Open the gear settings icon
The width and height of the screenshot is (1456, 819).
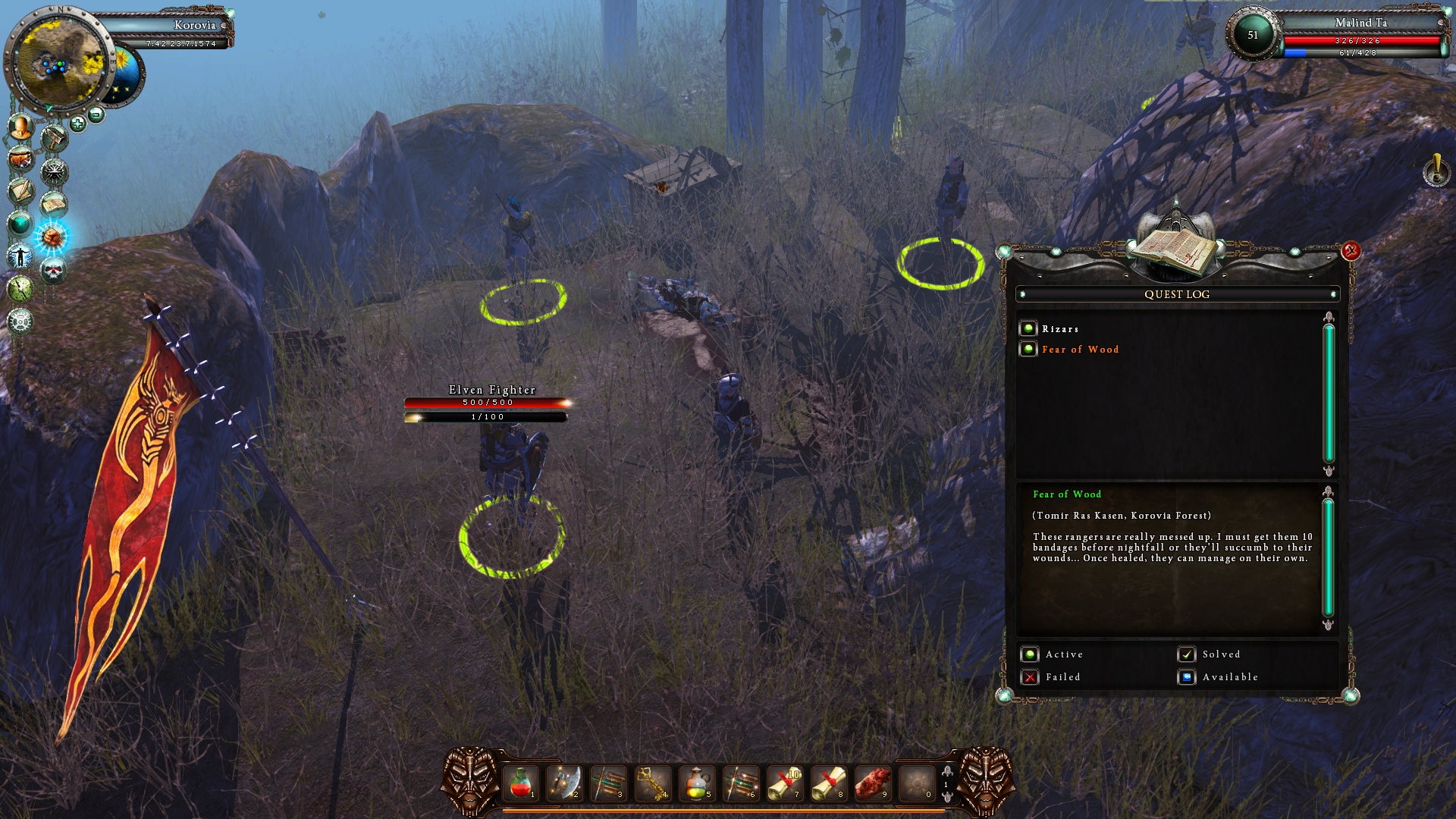[x=20, y=321]
